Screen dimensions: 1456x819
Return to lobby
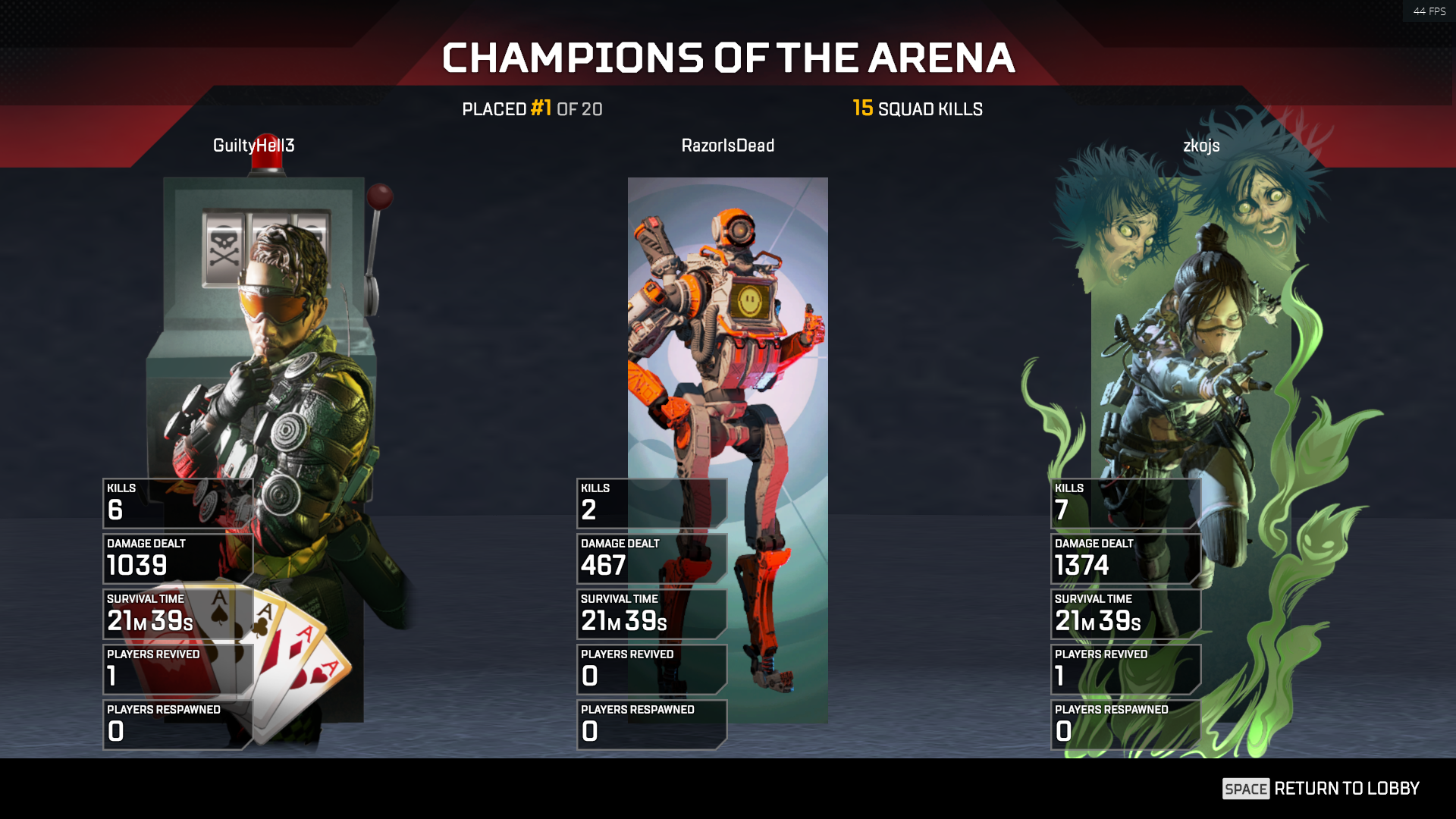(1321, 789)
